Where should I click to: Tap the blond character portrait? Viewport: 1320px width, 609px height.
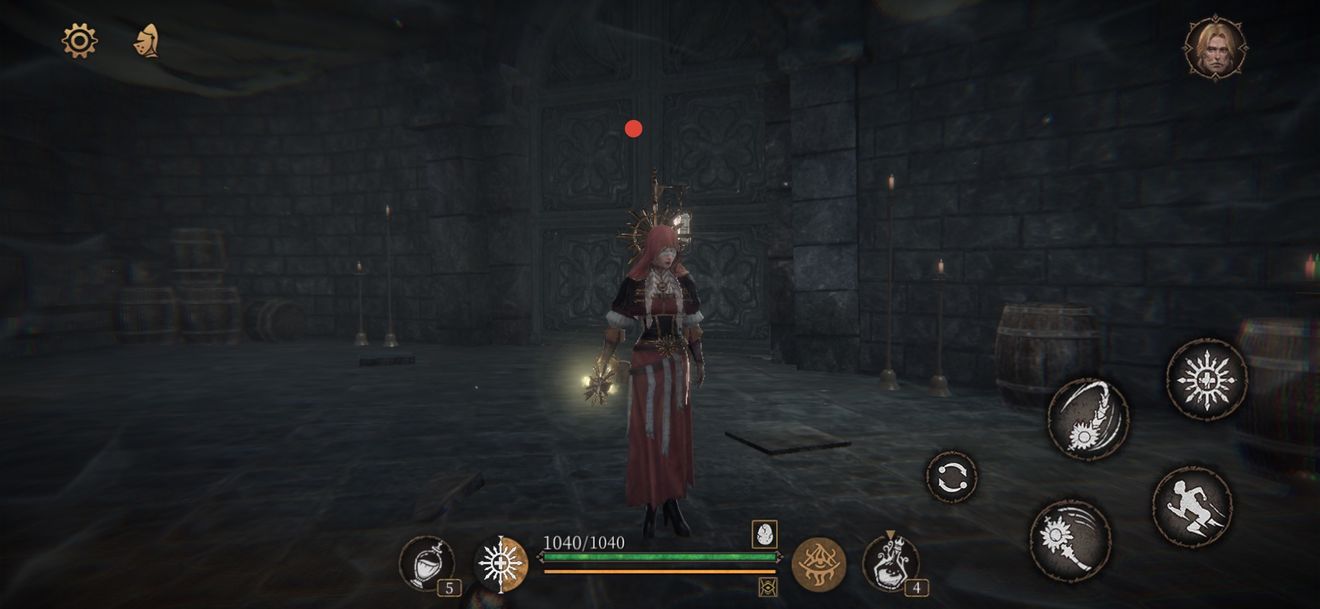1215,47
